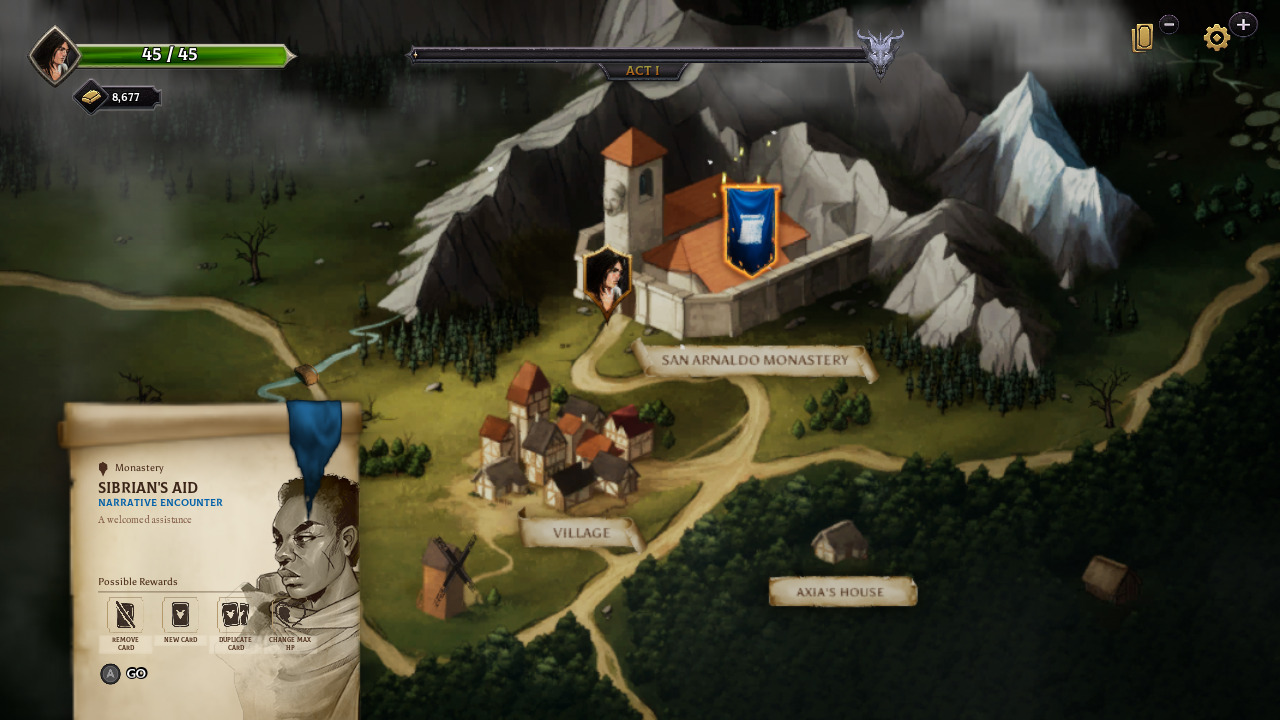
Task: Click the Monastery location pin icon
Action: 103,467
